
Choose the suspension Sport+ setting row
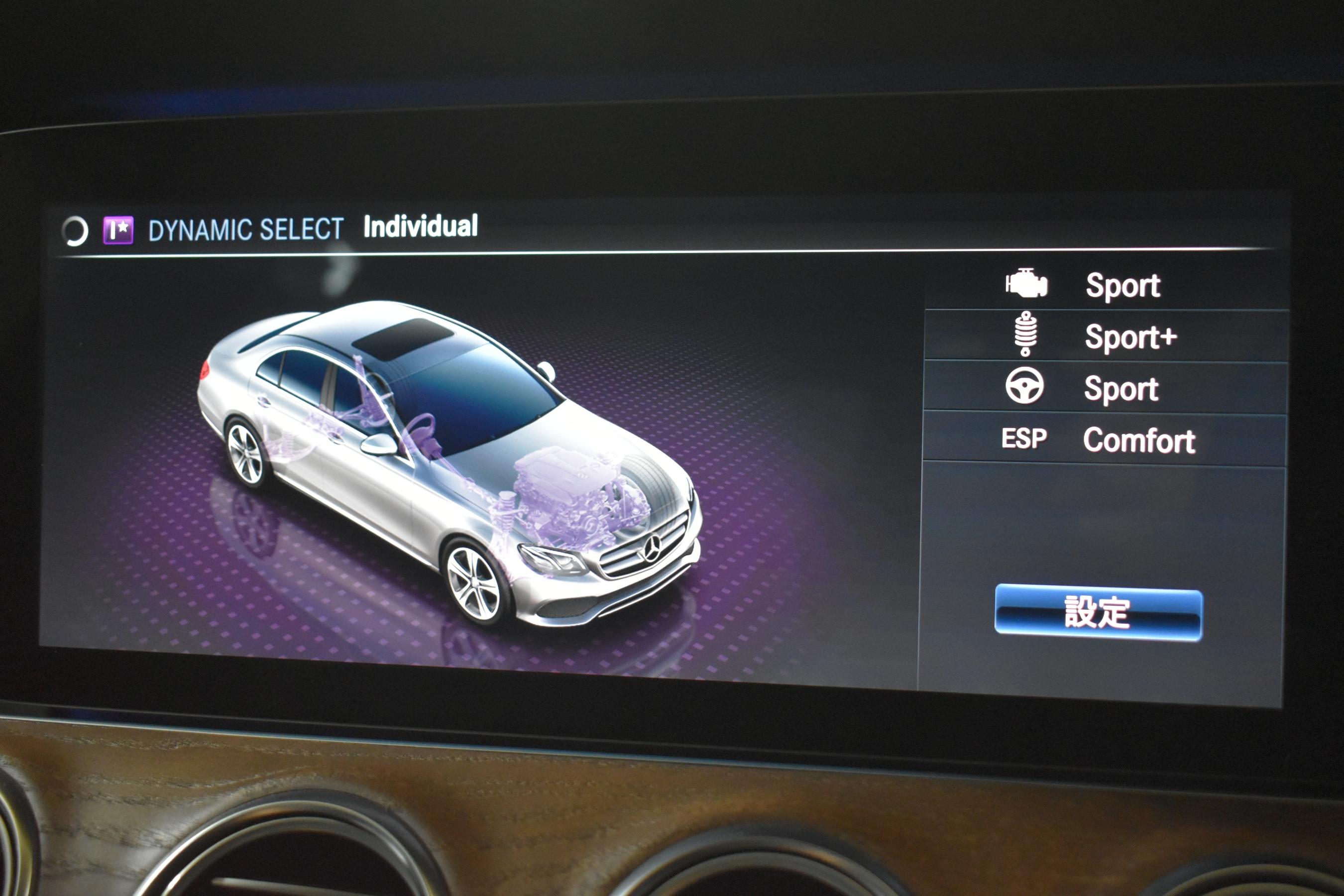pyautogui.click(x=1105, y=336)
